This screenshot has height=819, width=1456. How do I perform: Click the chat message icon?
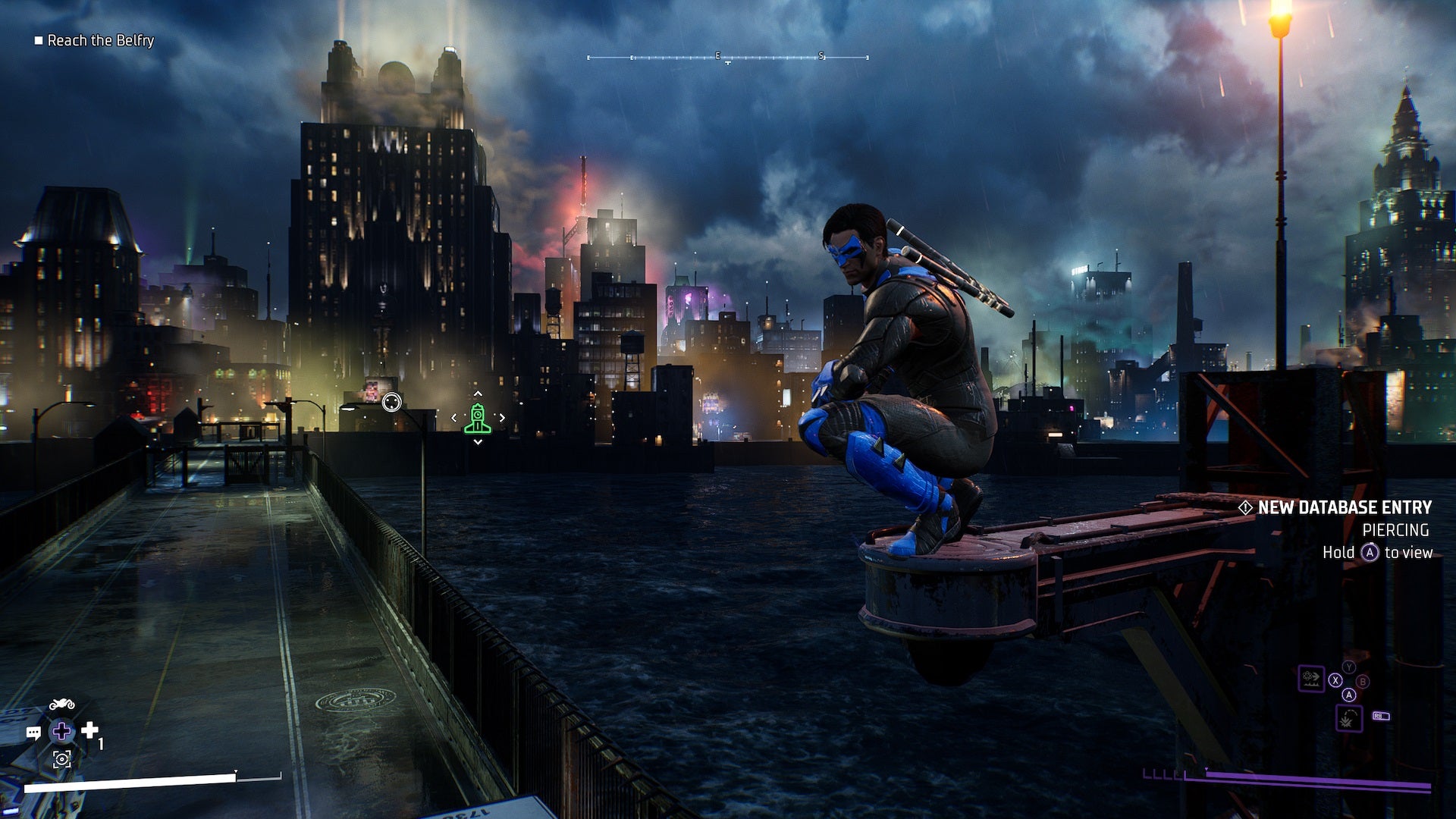point(33,733)
